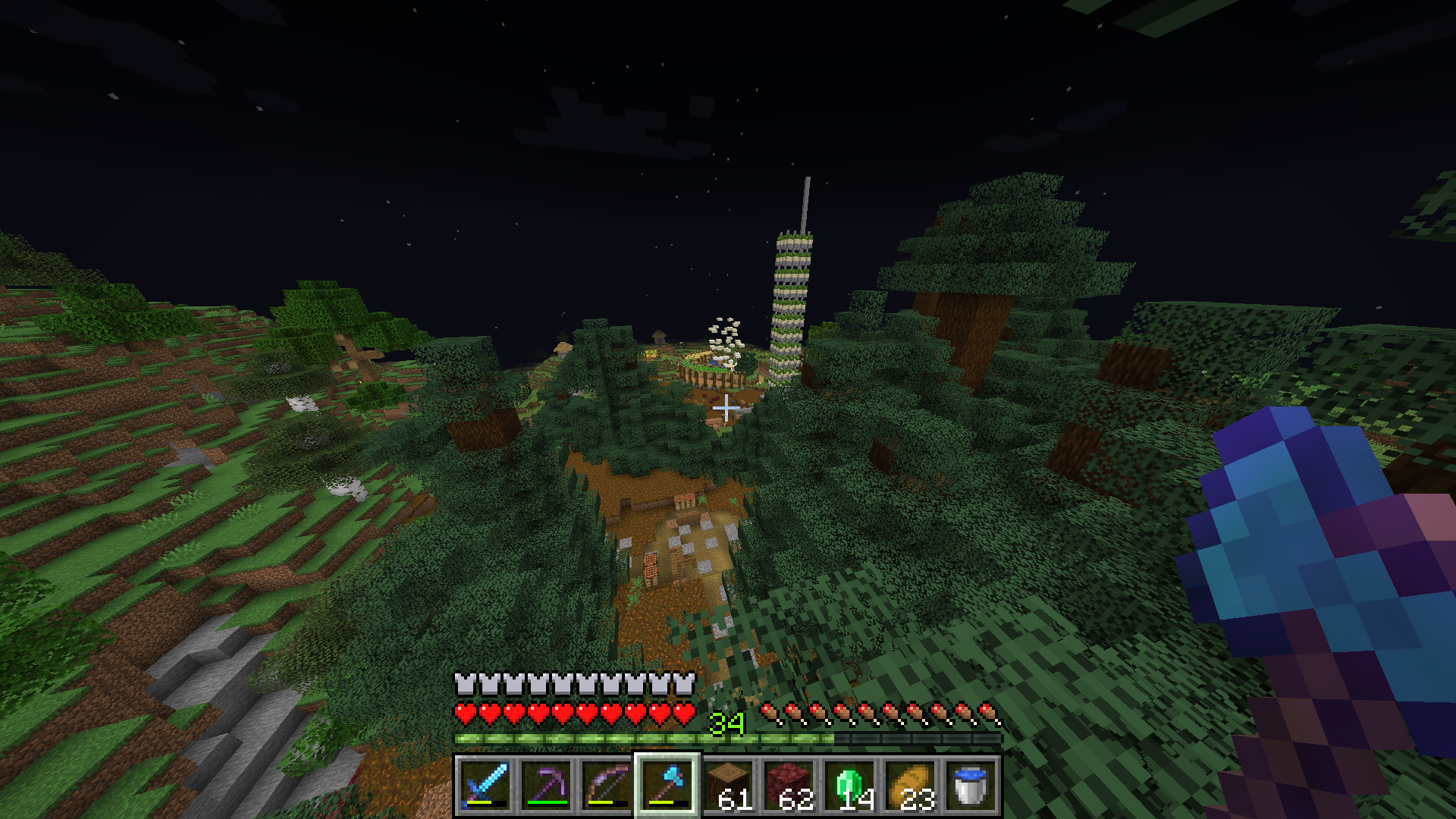Click the crosshair at screen center

pos(726,407)
